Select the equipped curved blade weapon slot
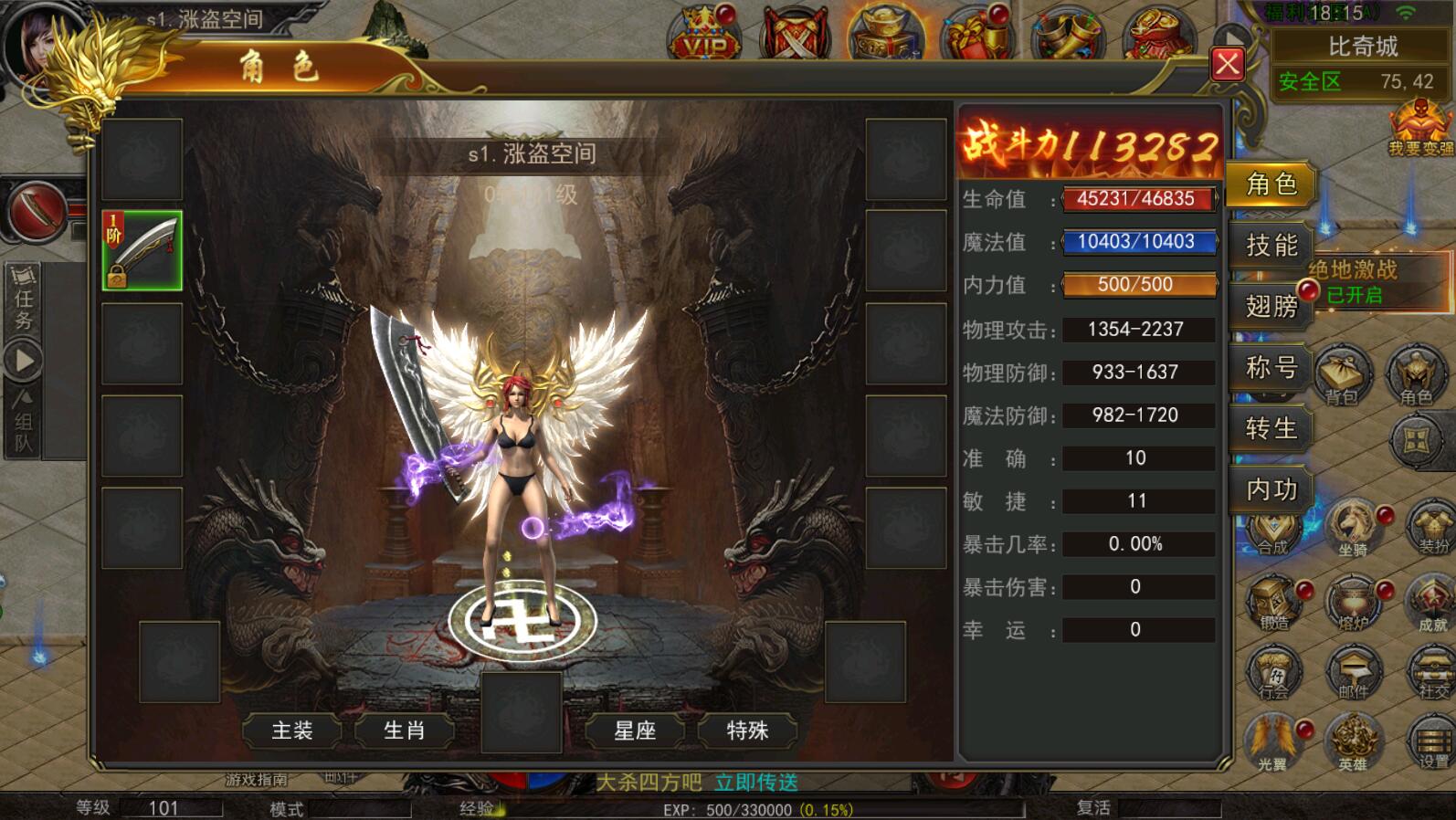 coord(142,251)
